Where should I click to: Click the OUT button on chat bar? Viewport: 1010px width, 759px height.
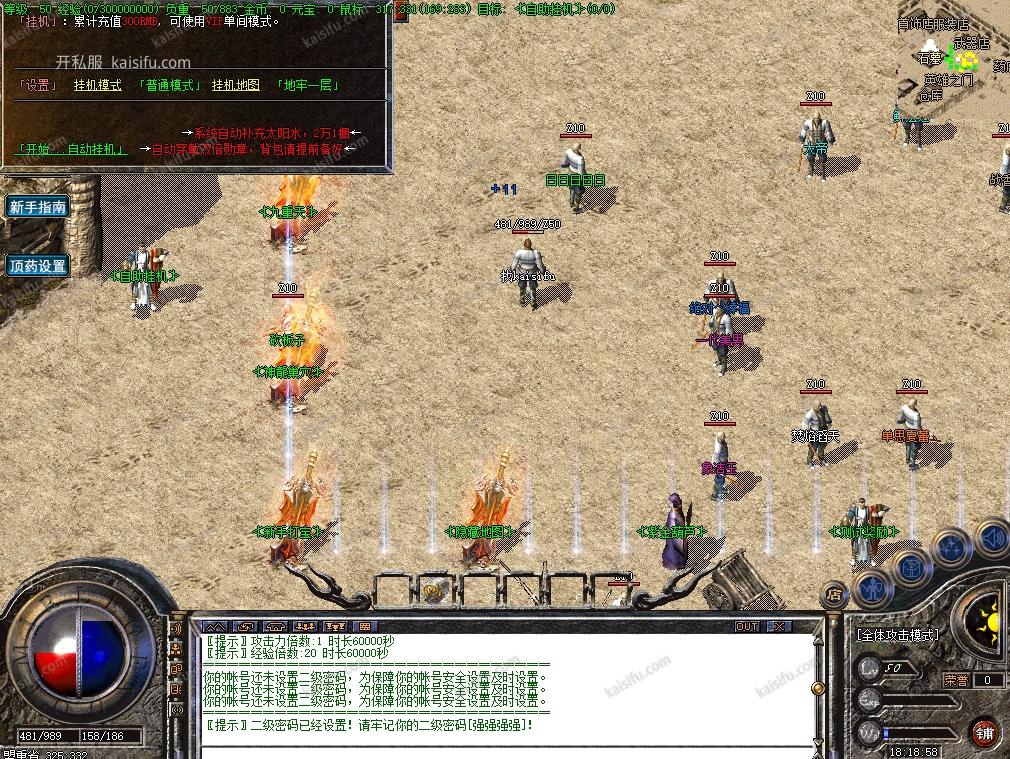747,627
